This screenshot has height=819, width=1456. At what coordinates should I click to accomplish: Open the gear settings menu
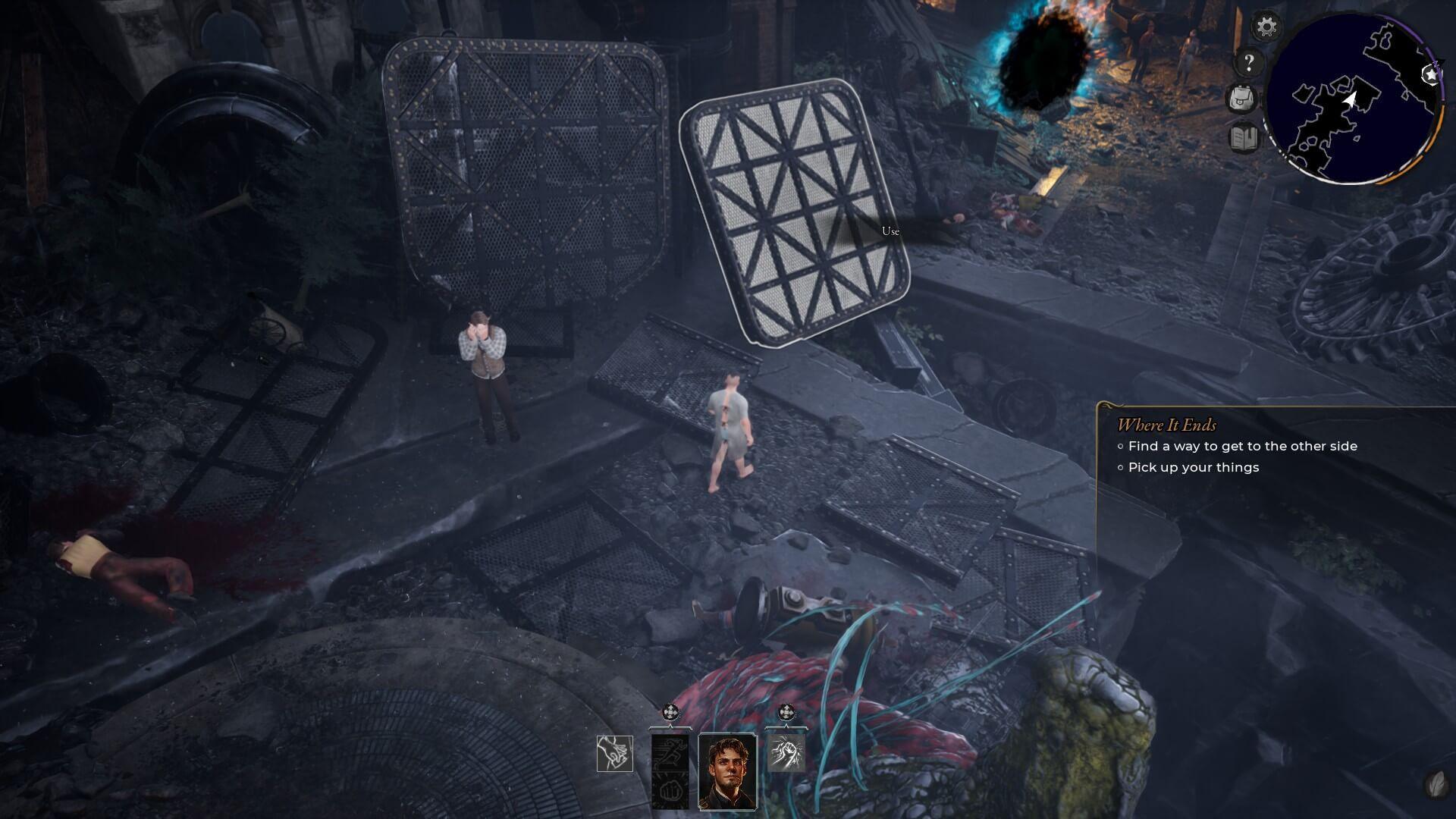pos(1266,27)
